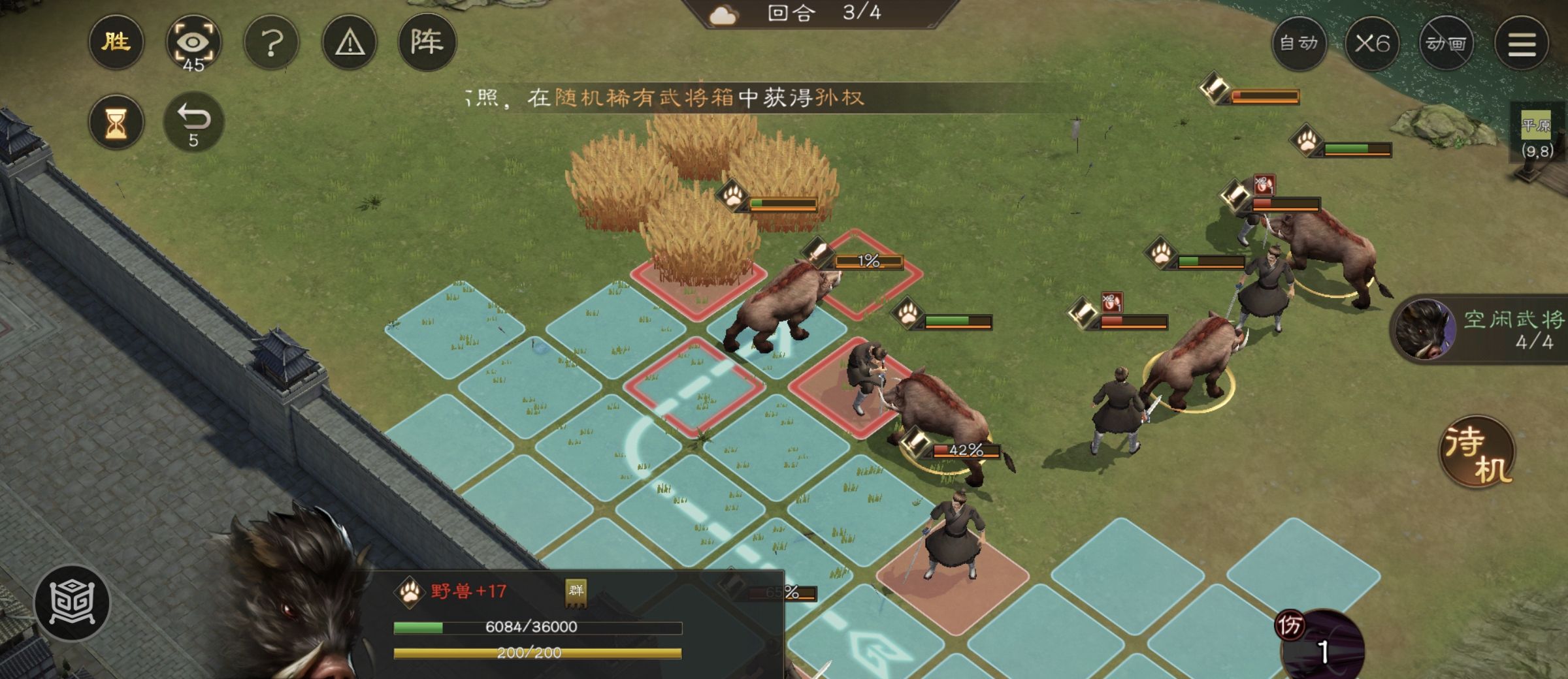Viewport: 1568px width, 679px height.
Task: Show the warning triangle danger range
Action: [350, 43]
